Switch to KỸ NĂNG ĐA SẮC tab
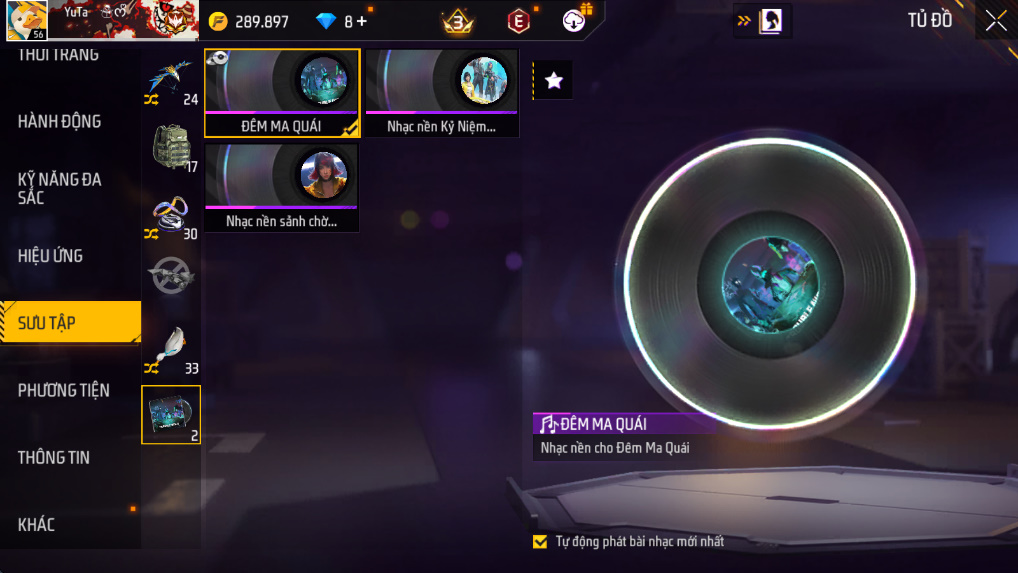The width and height of the screenshot is (1018, 573). (x=60, y=188)
